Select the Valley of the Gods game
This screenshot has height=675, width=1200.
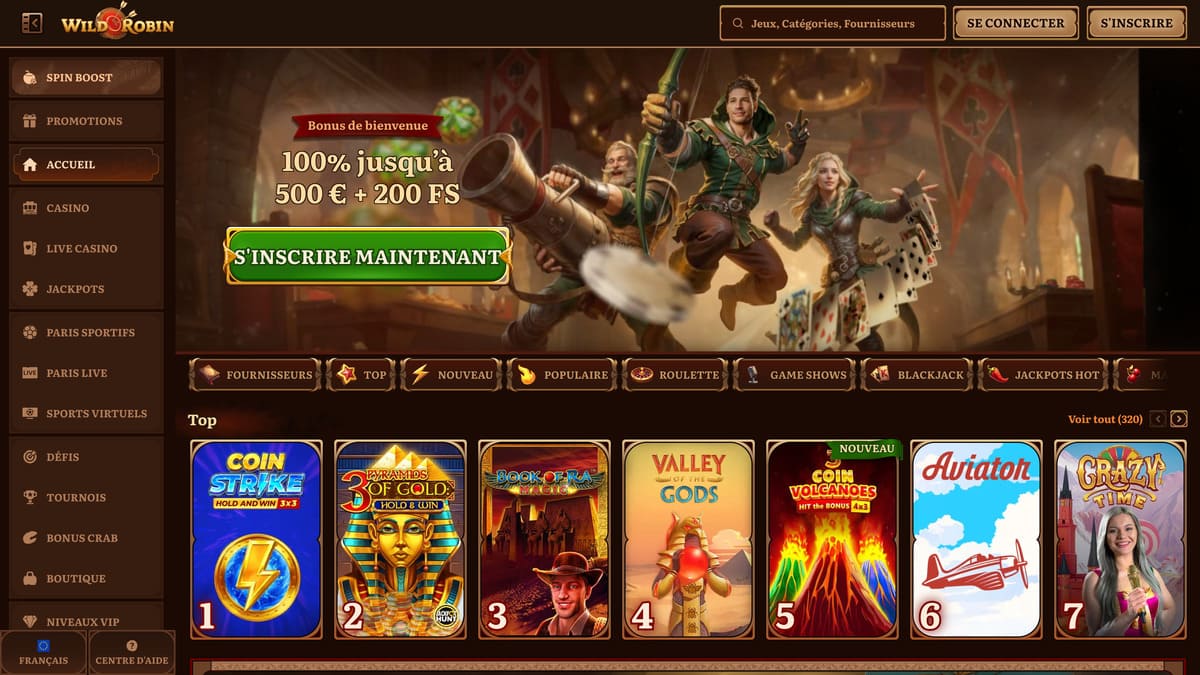(688, 539)
